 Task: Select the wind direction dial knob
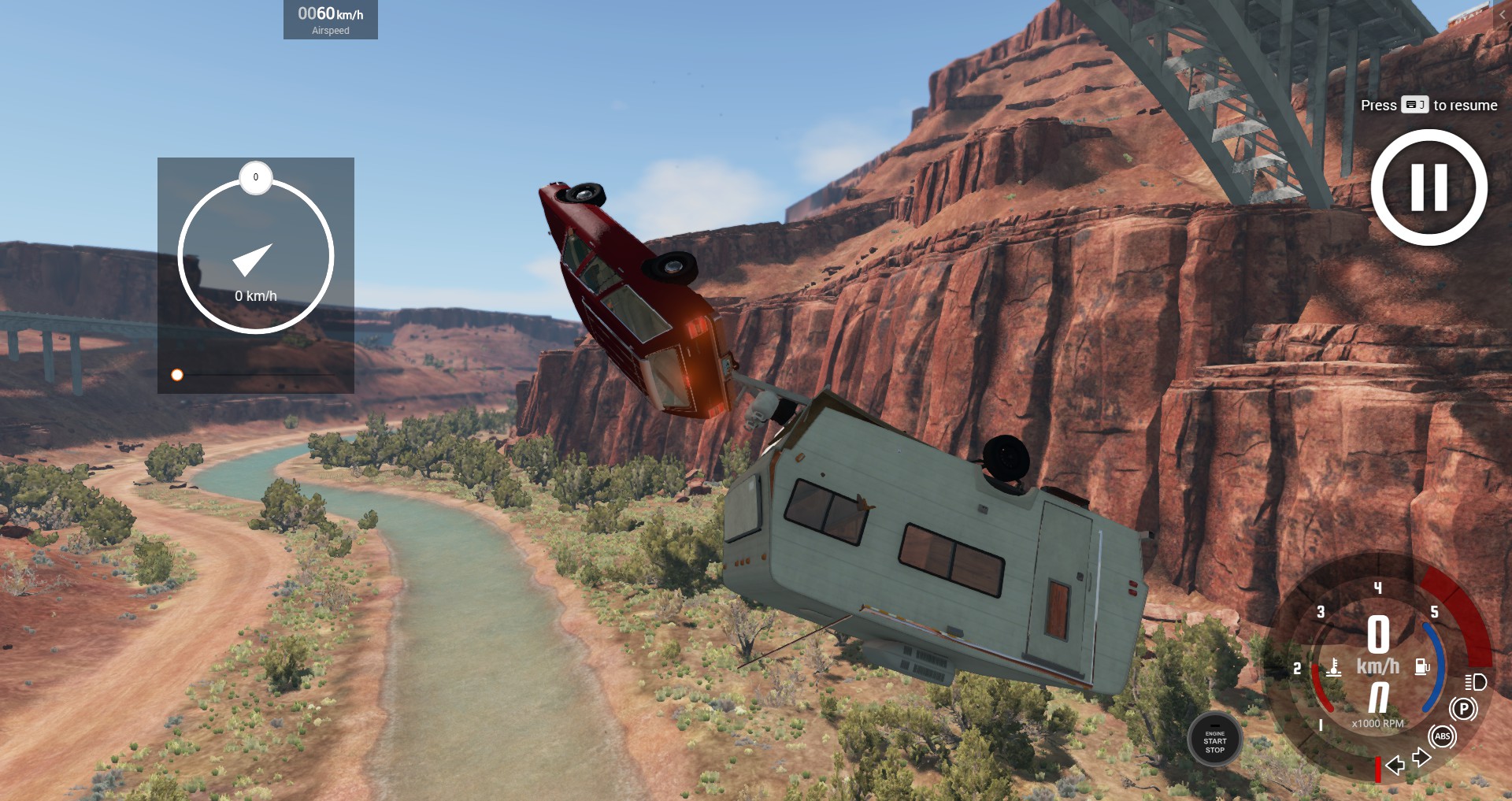point(255,178)
